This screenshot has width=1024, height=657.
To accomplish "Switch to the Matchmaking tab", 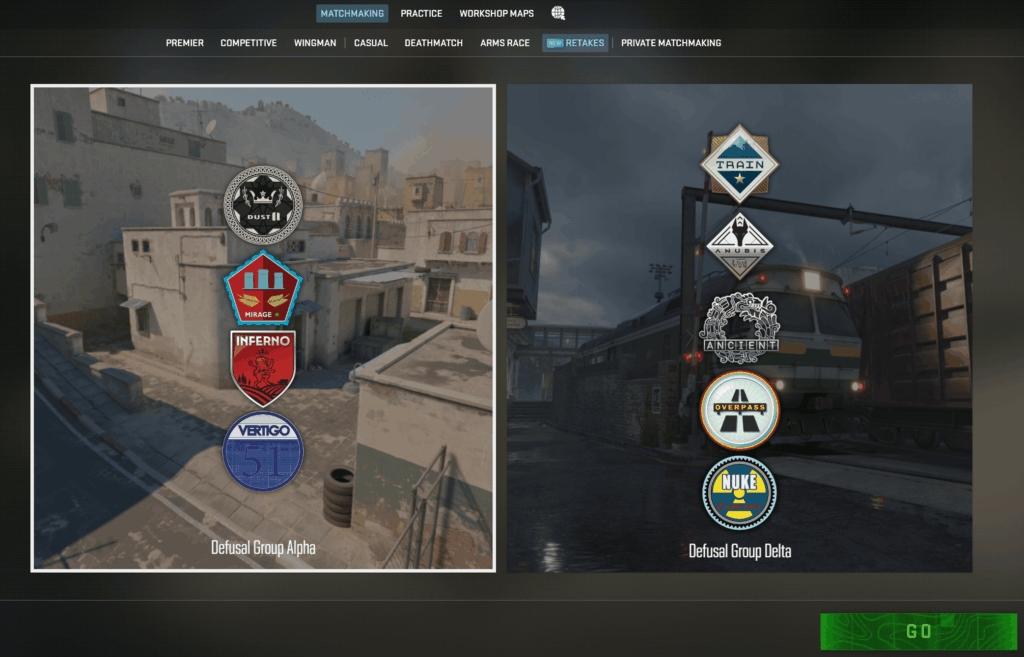I will (352, 14).
